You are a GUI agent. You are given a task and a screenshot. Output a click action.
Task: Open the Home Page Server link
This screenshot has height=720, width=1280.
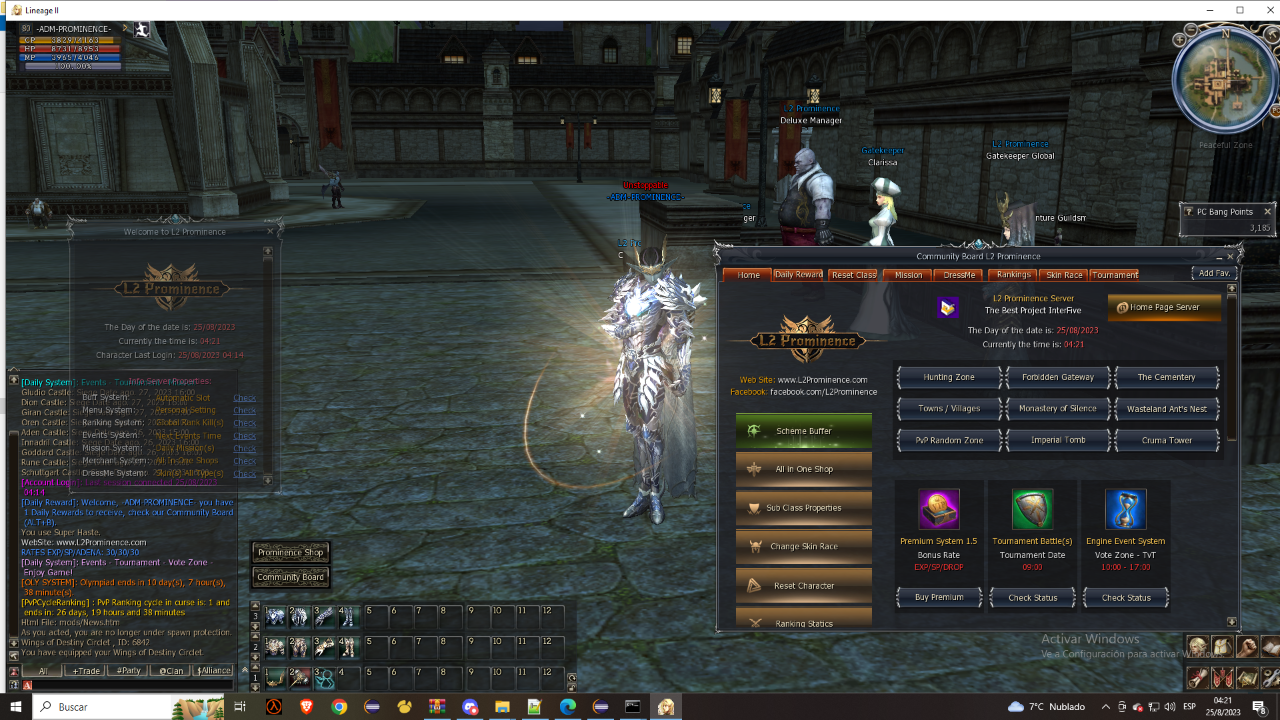[1164, 307]
